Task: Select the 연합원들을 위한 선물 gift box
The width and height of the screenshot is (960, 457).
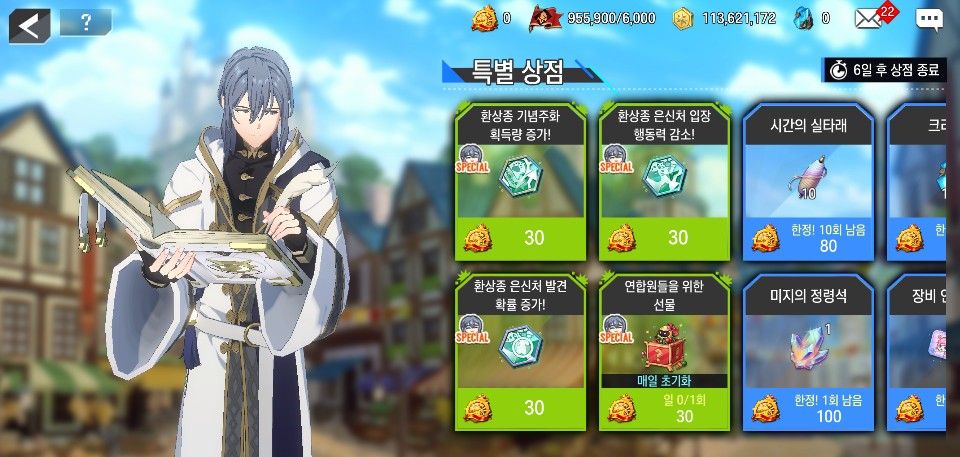Action: click(x=663, y=350)
